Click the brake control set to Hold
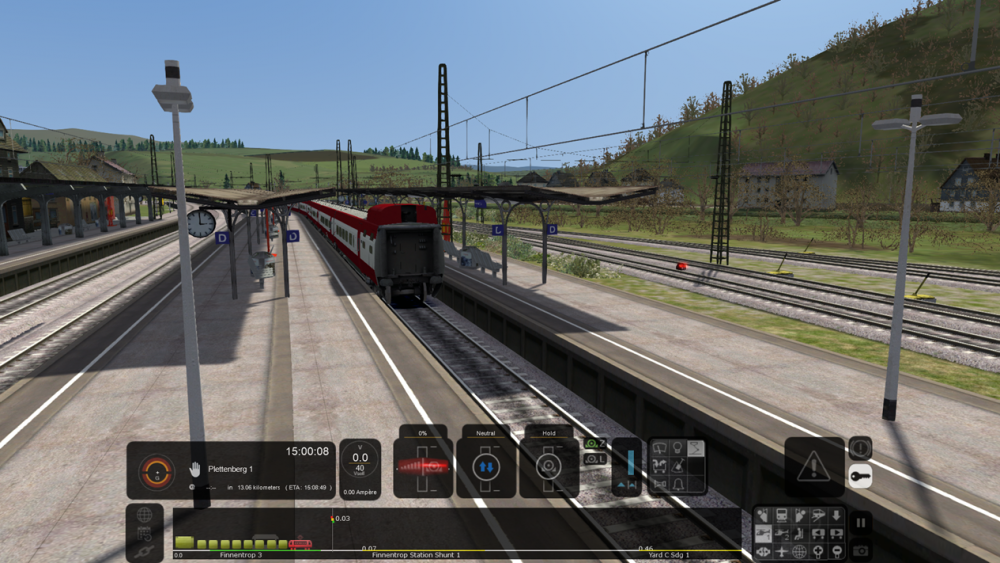Image resolution: width=1000 pixels, height=563 pixels. point(549,467)
